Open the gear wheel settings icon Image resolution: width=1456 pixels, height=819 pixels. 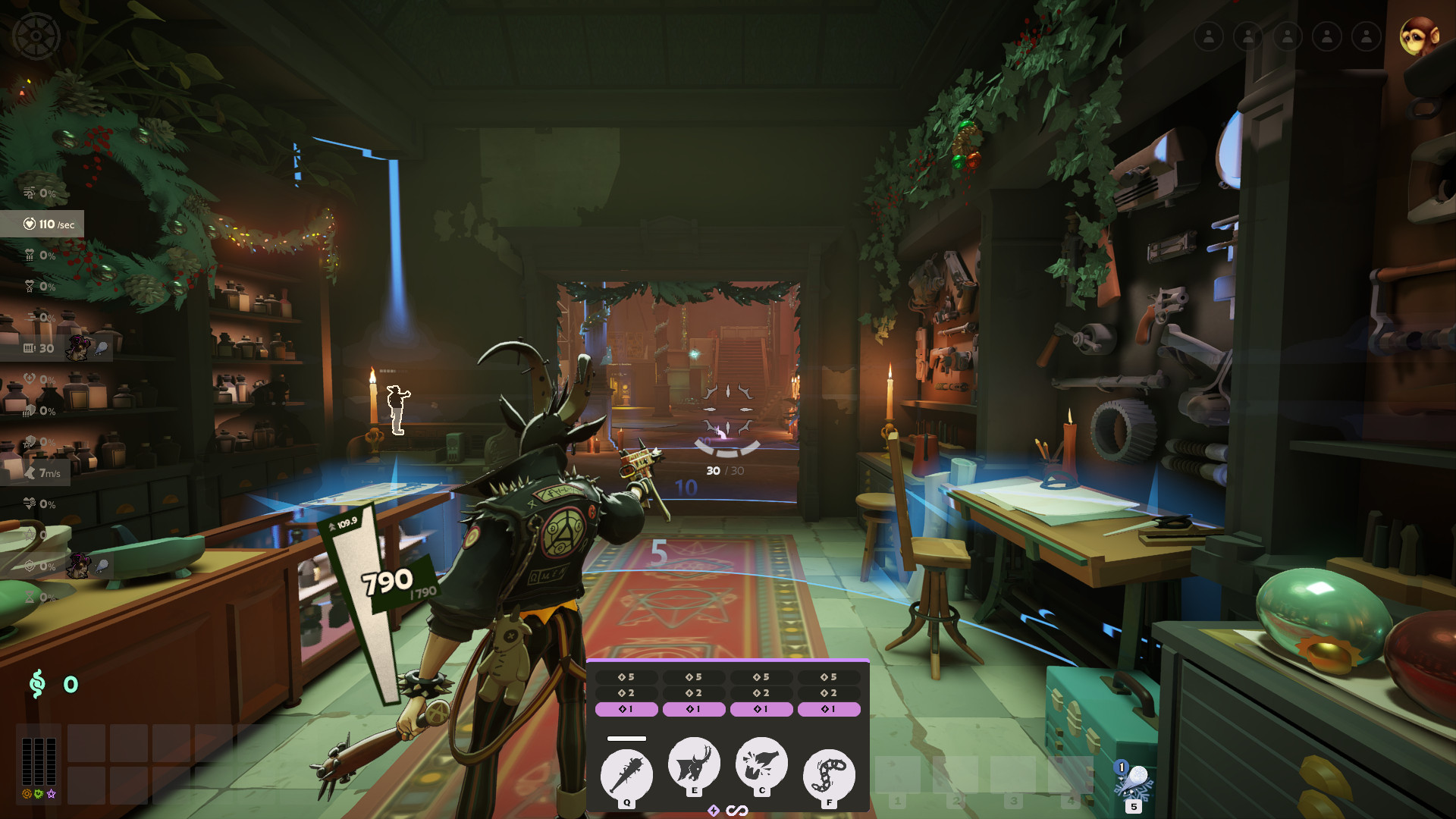point(36,36)
